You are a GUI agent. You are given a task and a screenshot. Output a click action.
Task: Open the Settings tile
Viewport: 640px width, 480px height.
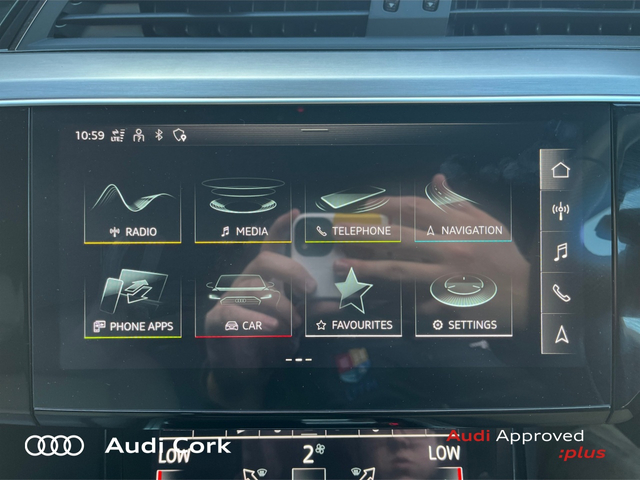click(463, 305)
